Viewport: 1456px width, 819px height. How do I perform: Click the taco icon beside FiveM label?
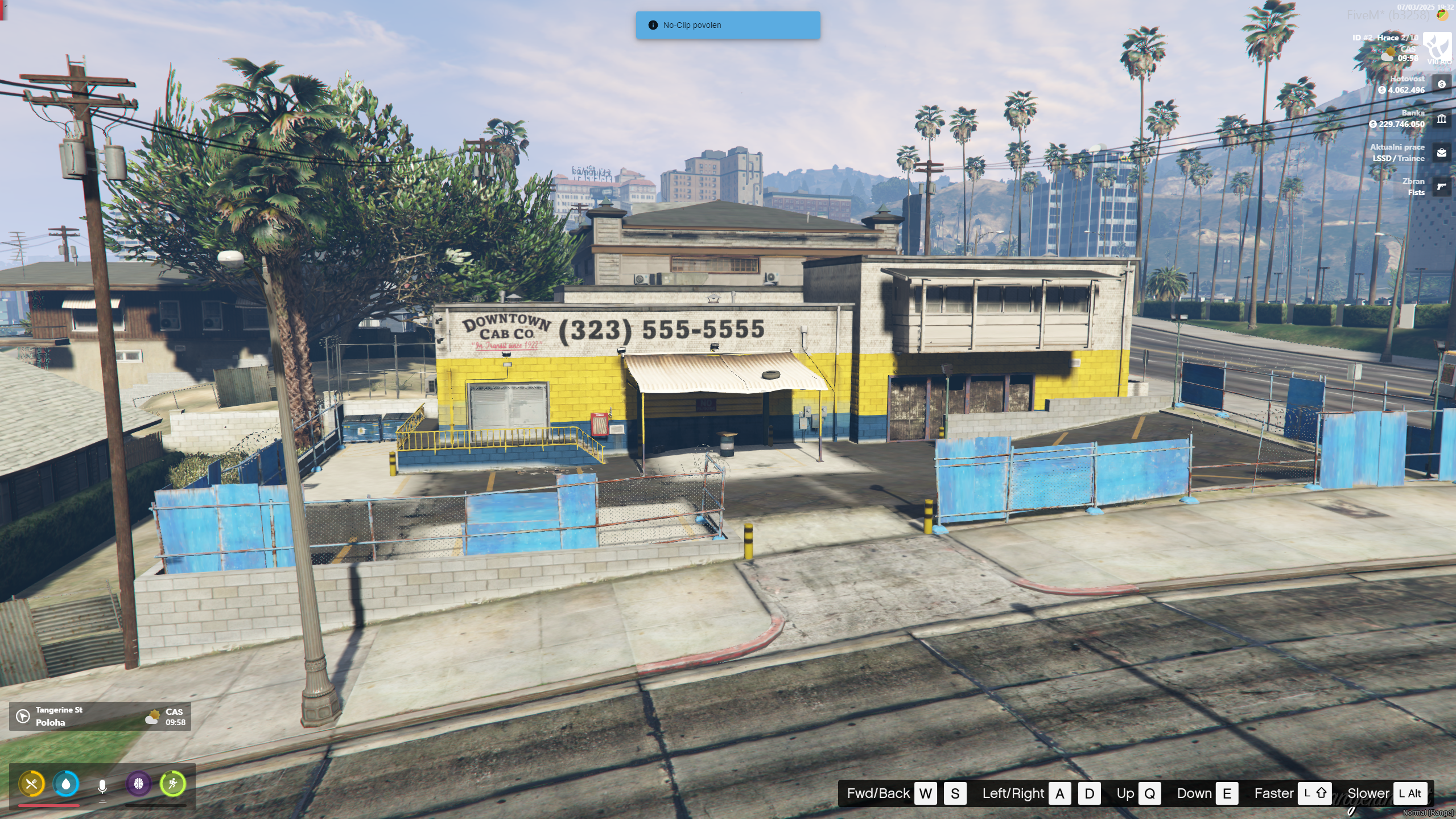[x=1442, y=15]
